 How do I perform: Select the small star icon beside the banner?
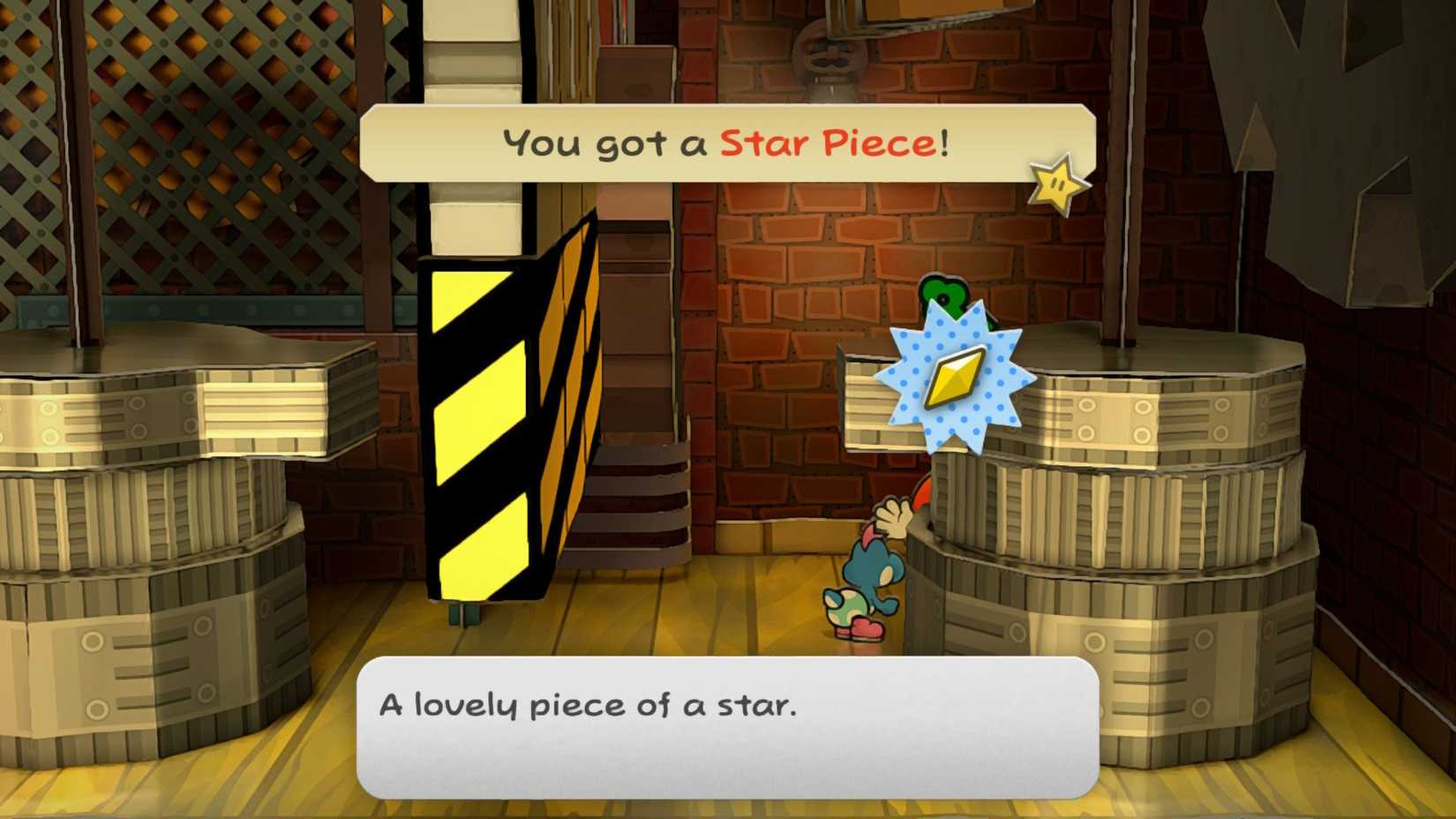(x=1054, y=183)
